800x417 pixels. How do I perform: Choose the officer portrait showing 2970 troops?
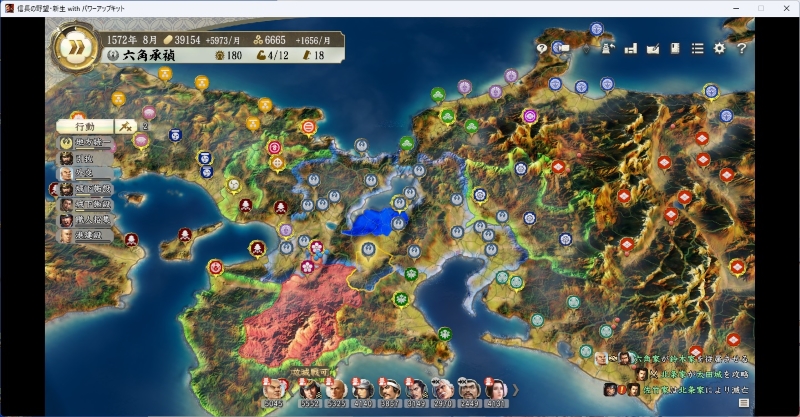pyautogui.click(x=443, y=391)
